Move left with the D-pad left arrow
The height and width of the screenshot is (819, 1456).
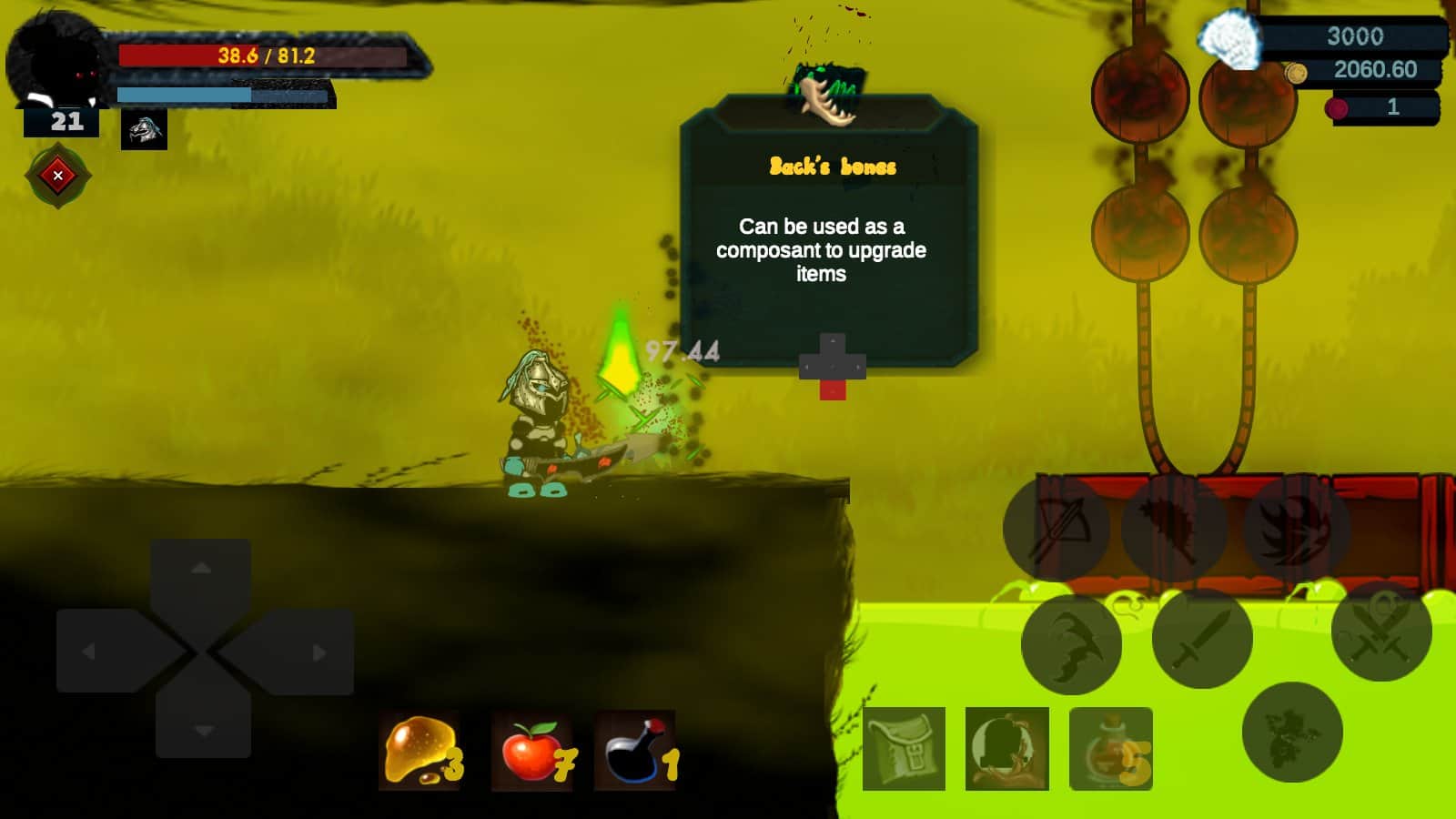91,652
